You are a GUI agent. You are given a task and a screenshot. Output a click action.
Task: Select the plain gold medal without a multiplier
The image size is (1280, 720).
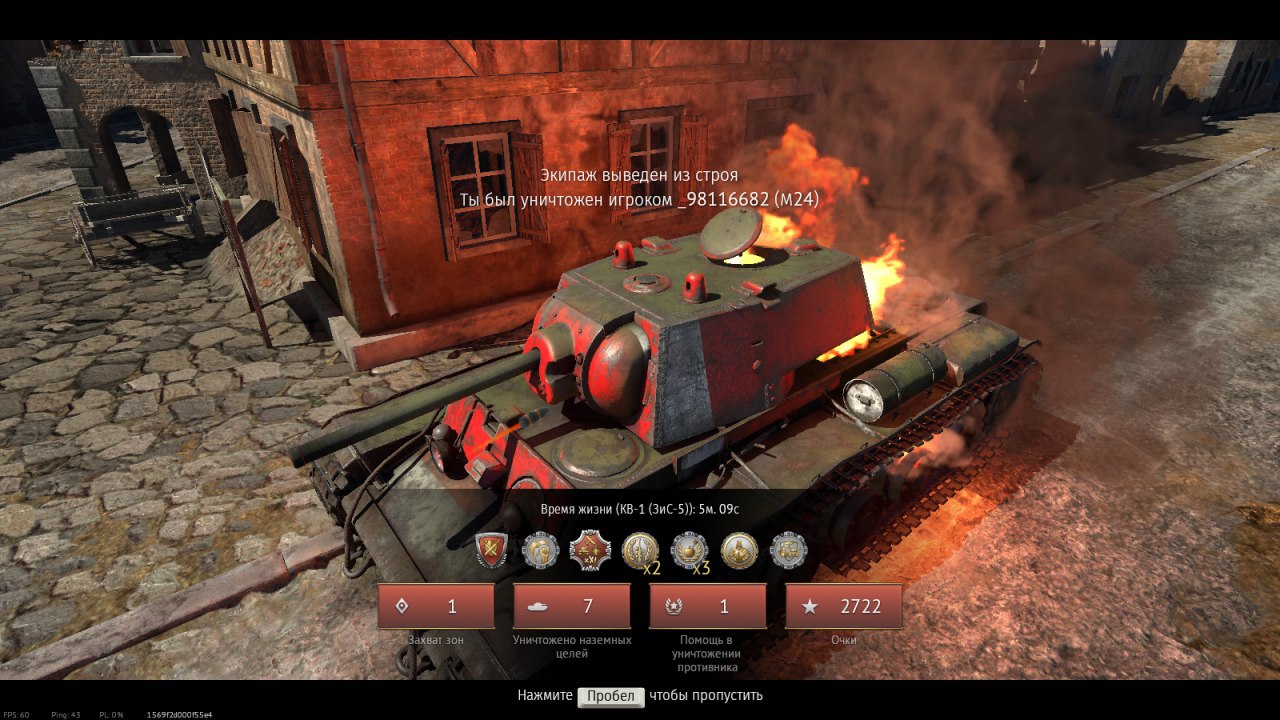pyautogui.click(x=739, y=550)
